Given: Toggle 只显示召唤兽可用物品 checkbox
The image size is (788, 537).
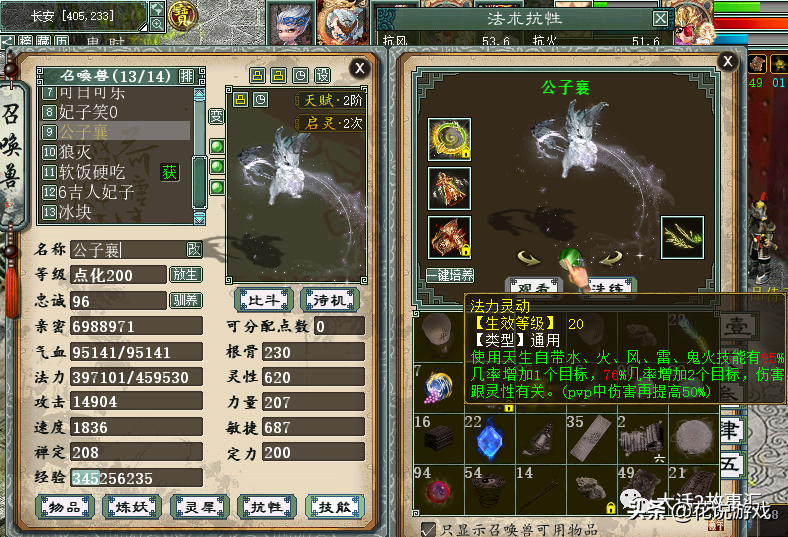Looking at the screenshot, I should 429,528.
